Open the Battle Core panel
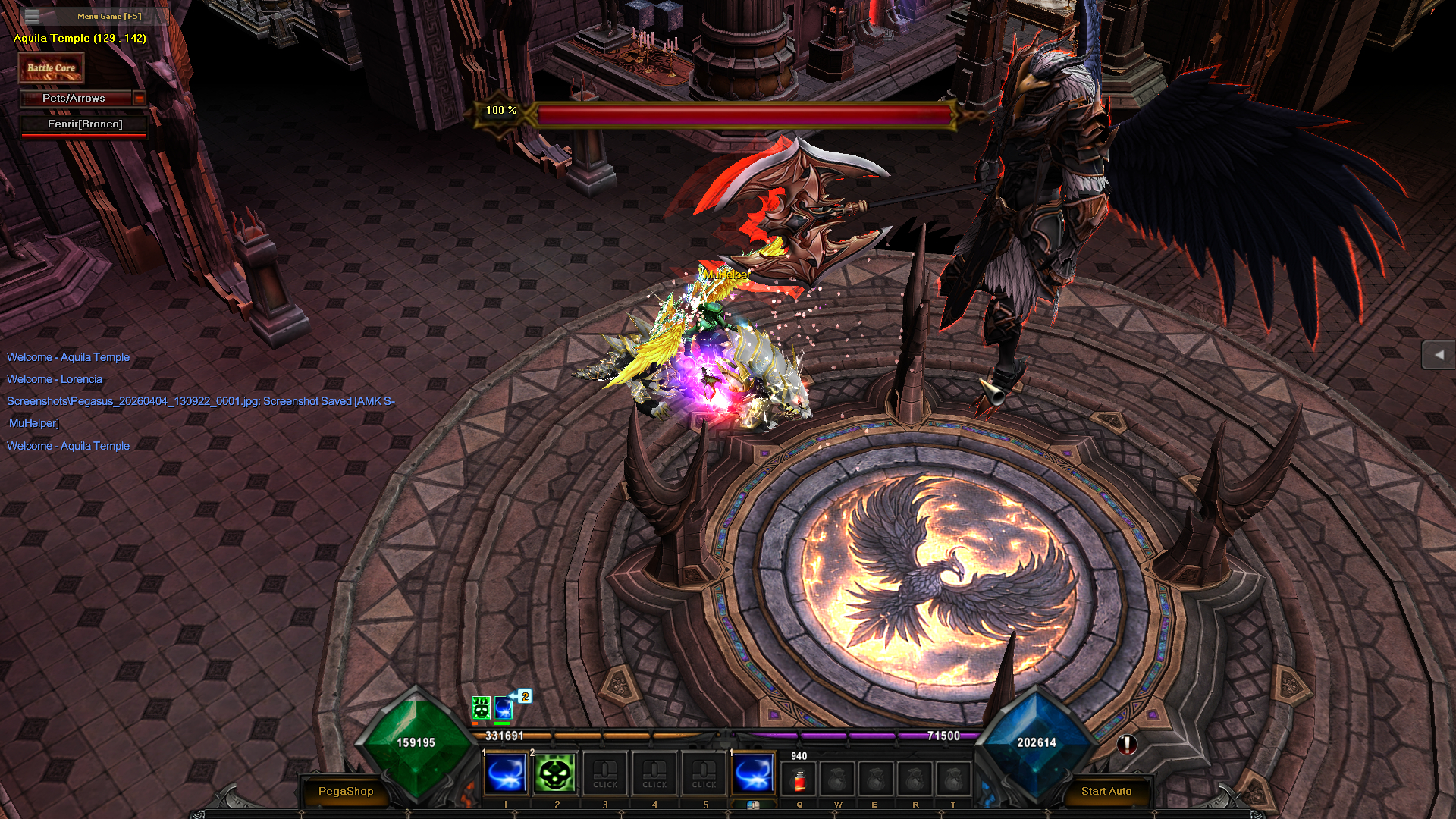 51,68
